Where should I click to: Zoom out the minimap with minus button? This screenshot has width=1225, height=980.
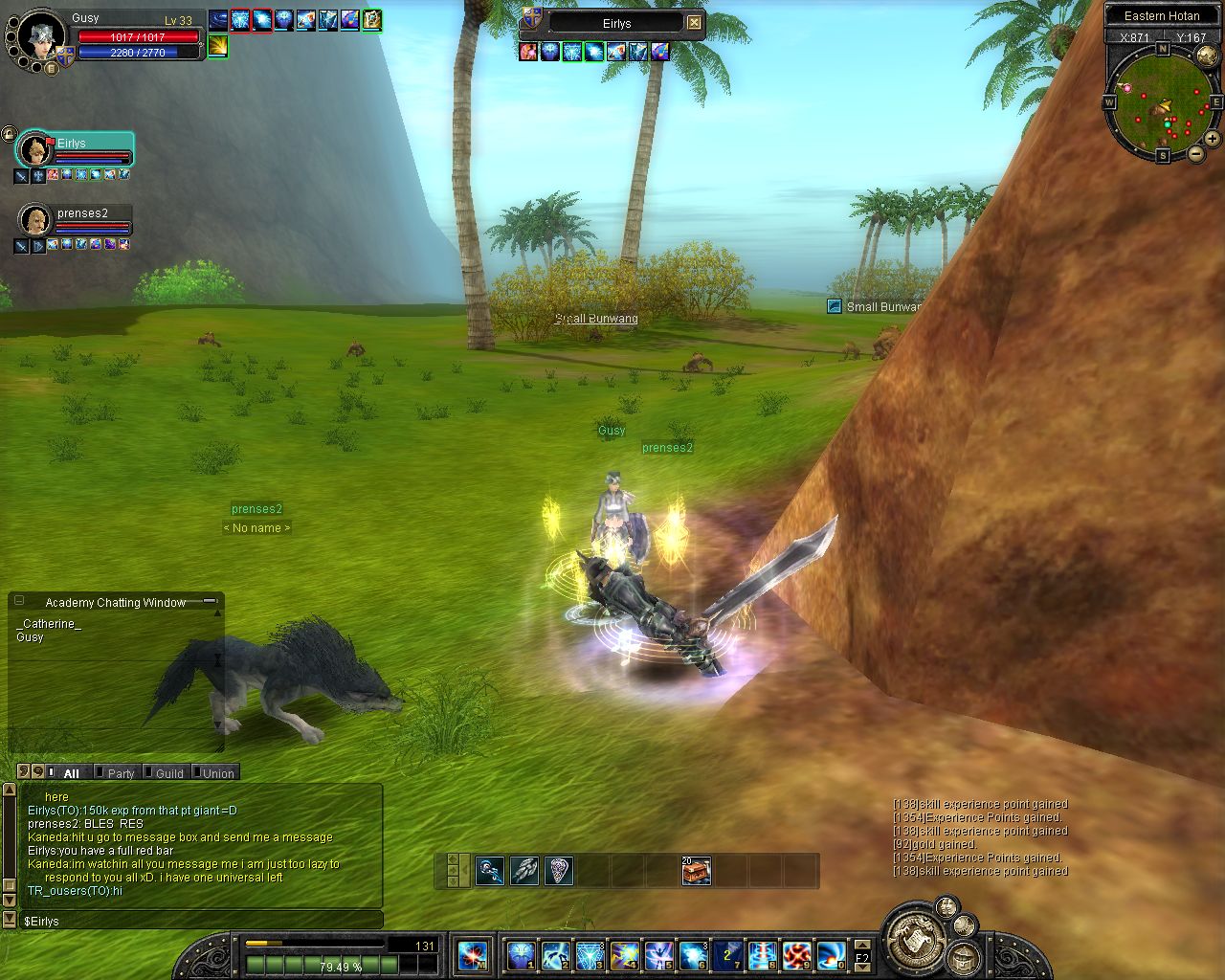[1196, 153]
